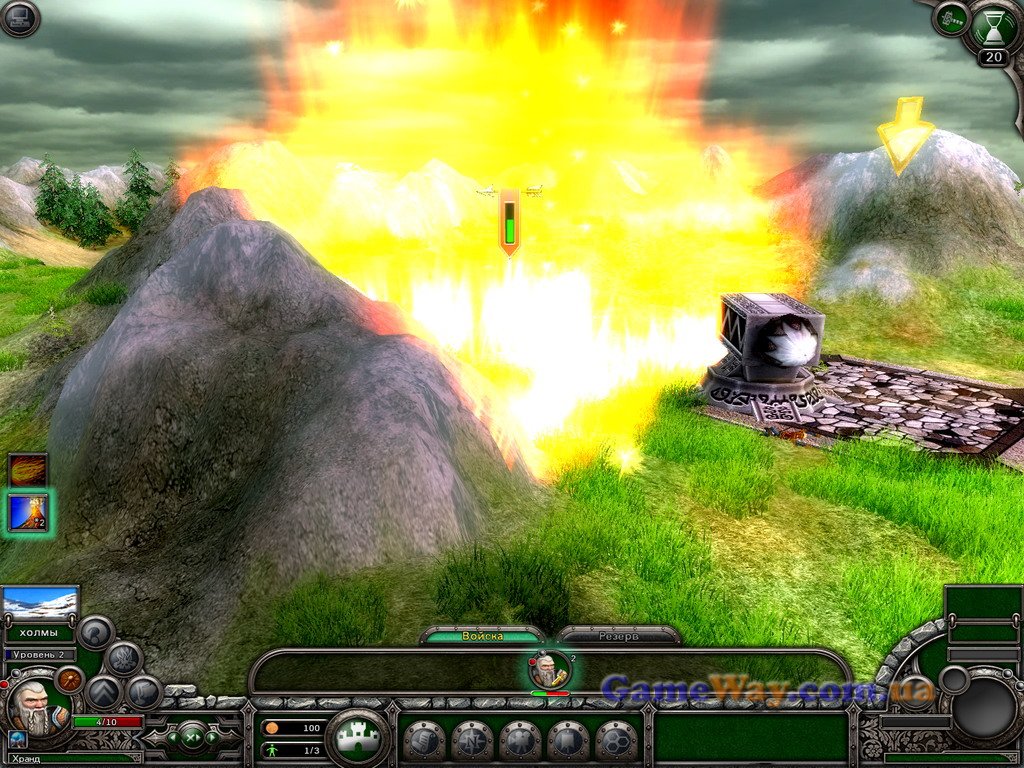Click the center button between the green arrows

(x=192, y=738)
